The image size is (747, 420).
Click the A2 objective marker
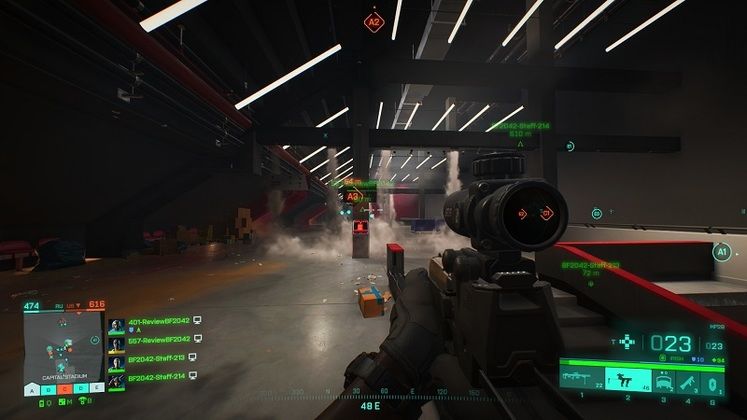pos(374,20)
